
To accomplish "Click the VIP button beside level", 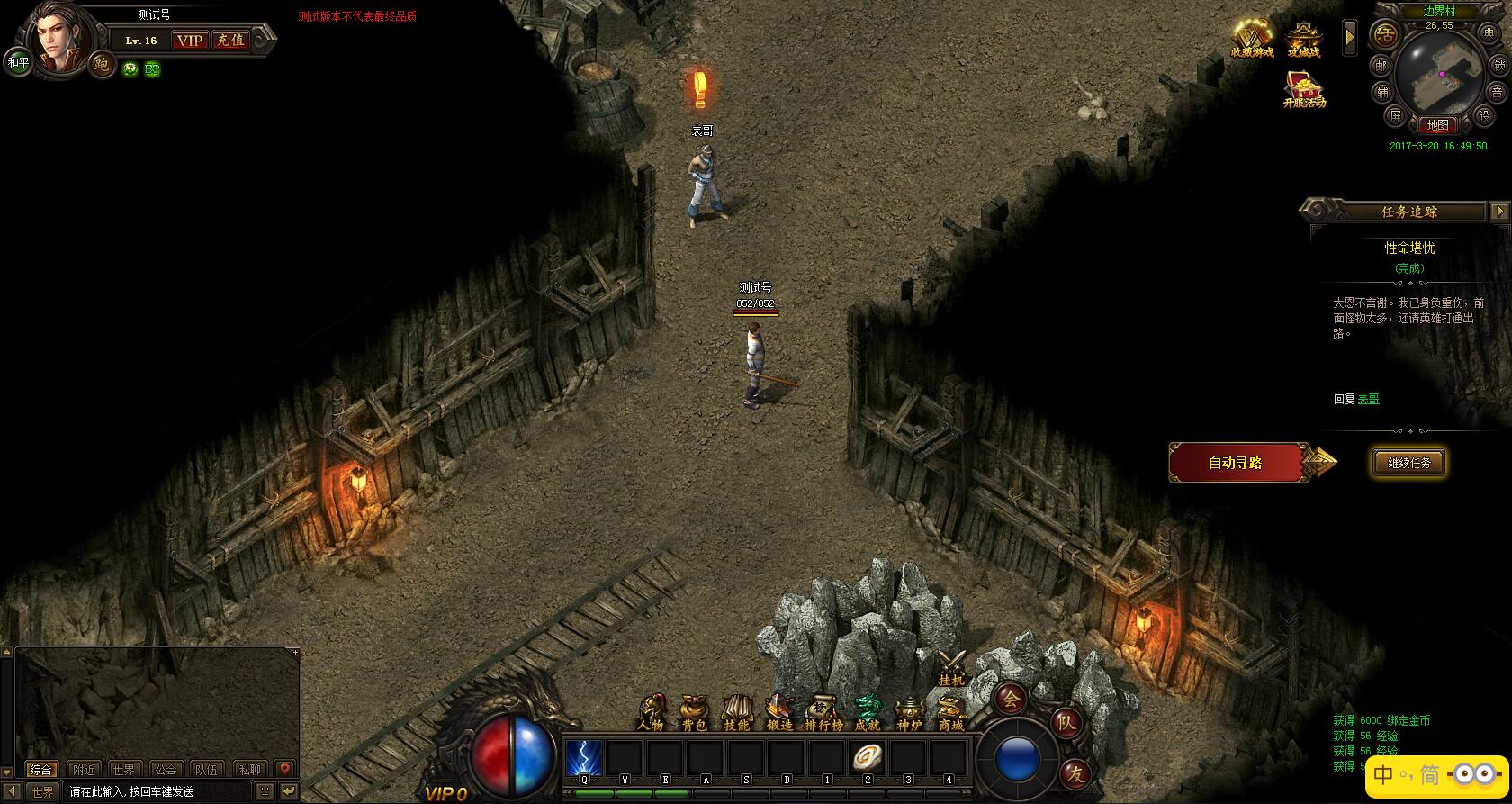I will pyautogui.click(x=190, y=41).
